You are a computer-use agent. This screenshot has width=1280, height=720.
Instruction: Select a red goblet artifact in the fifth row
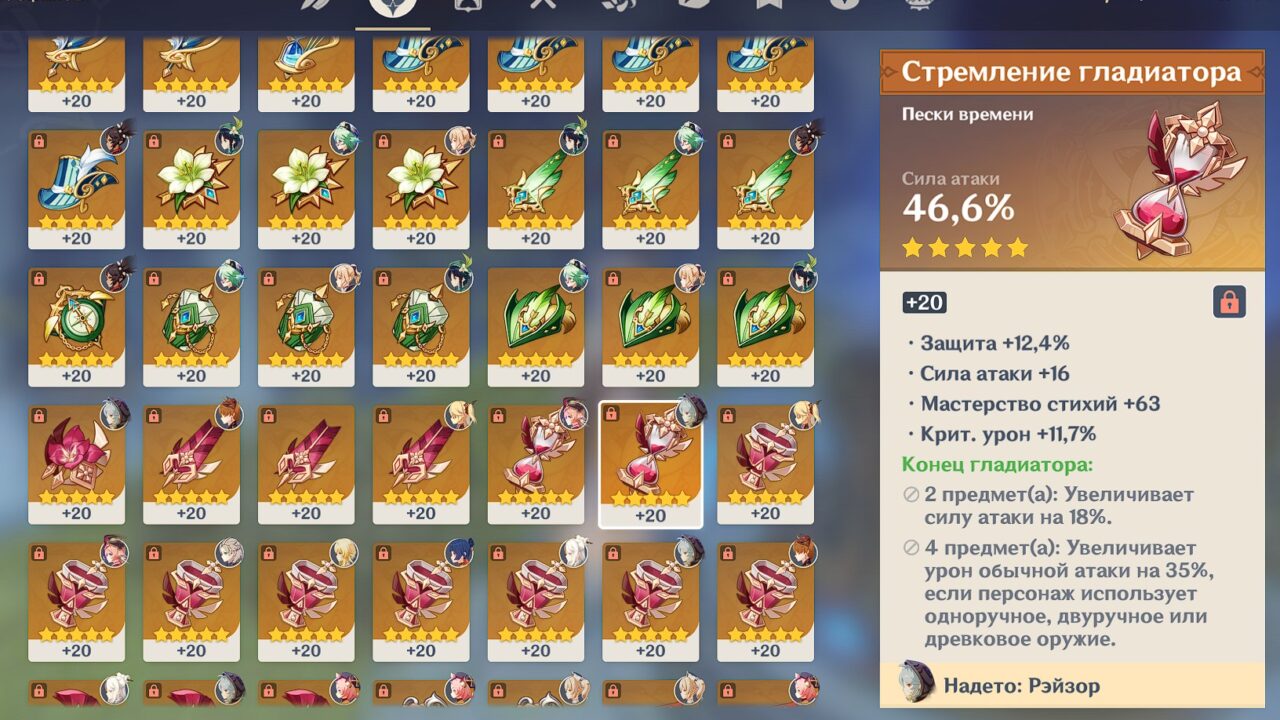pos(75,595)
